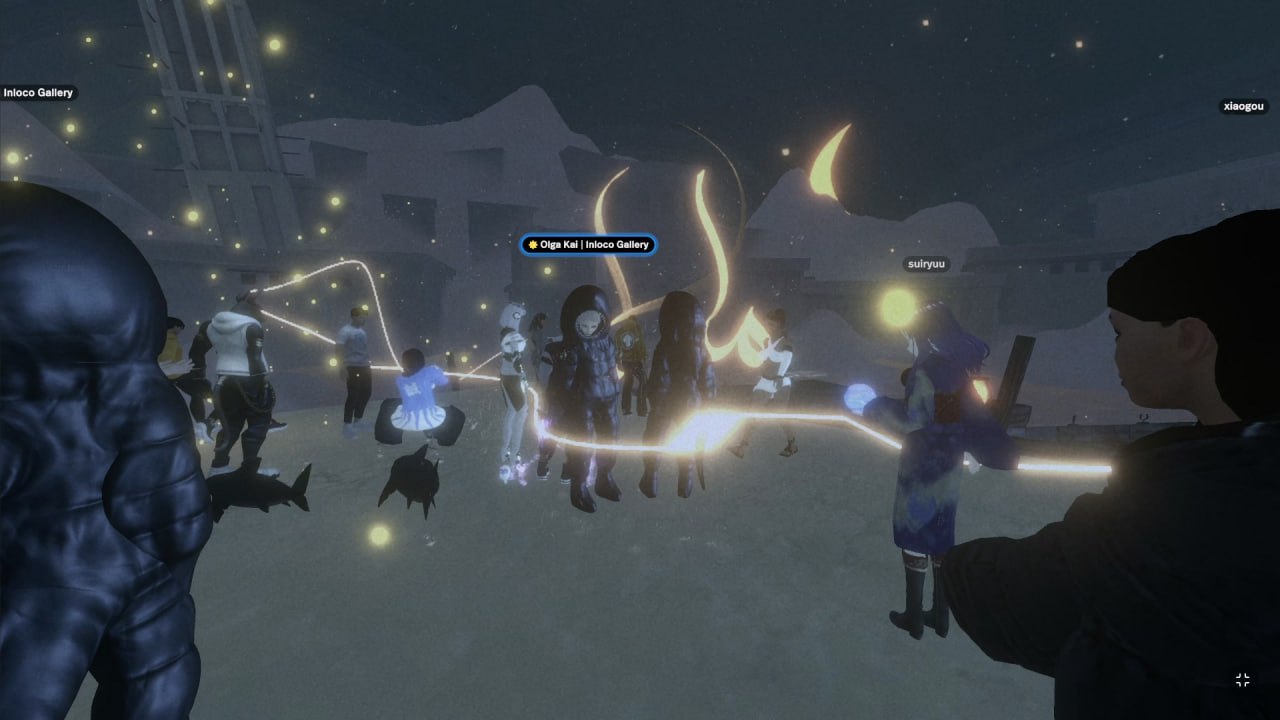Click the suiryuu player name tag
The width and height of the screenshot is (1280, 720).
click(x=926, y=265)
